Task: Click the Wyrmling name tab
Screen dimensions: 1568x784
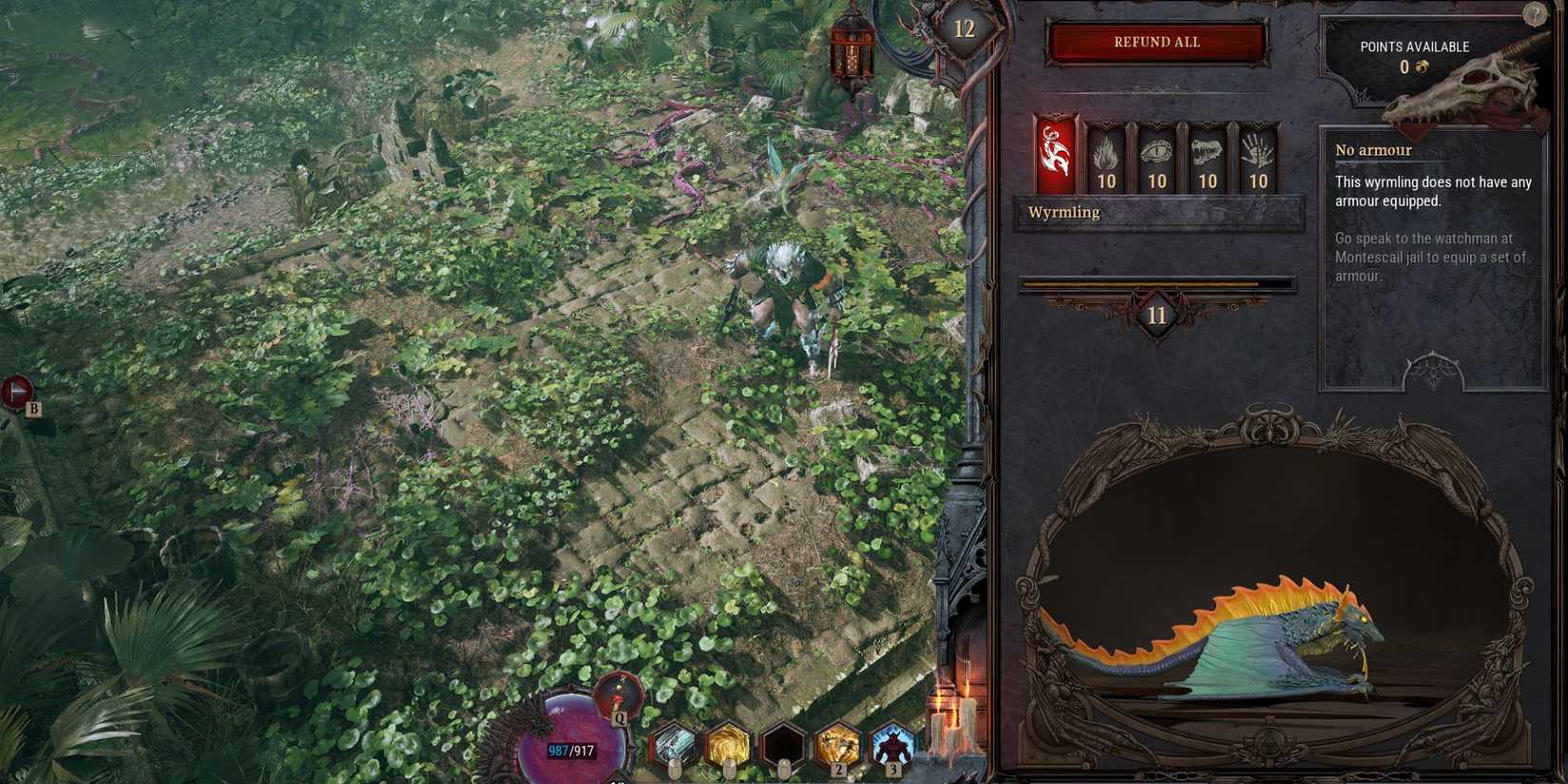Action: [x=1064, y=212]
